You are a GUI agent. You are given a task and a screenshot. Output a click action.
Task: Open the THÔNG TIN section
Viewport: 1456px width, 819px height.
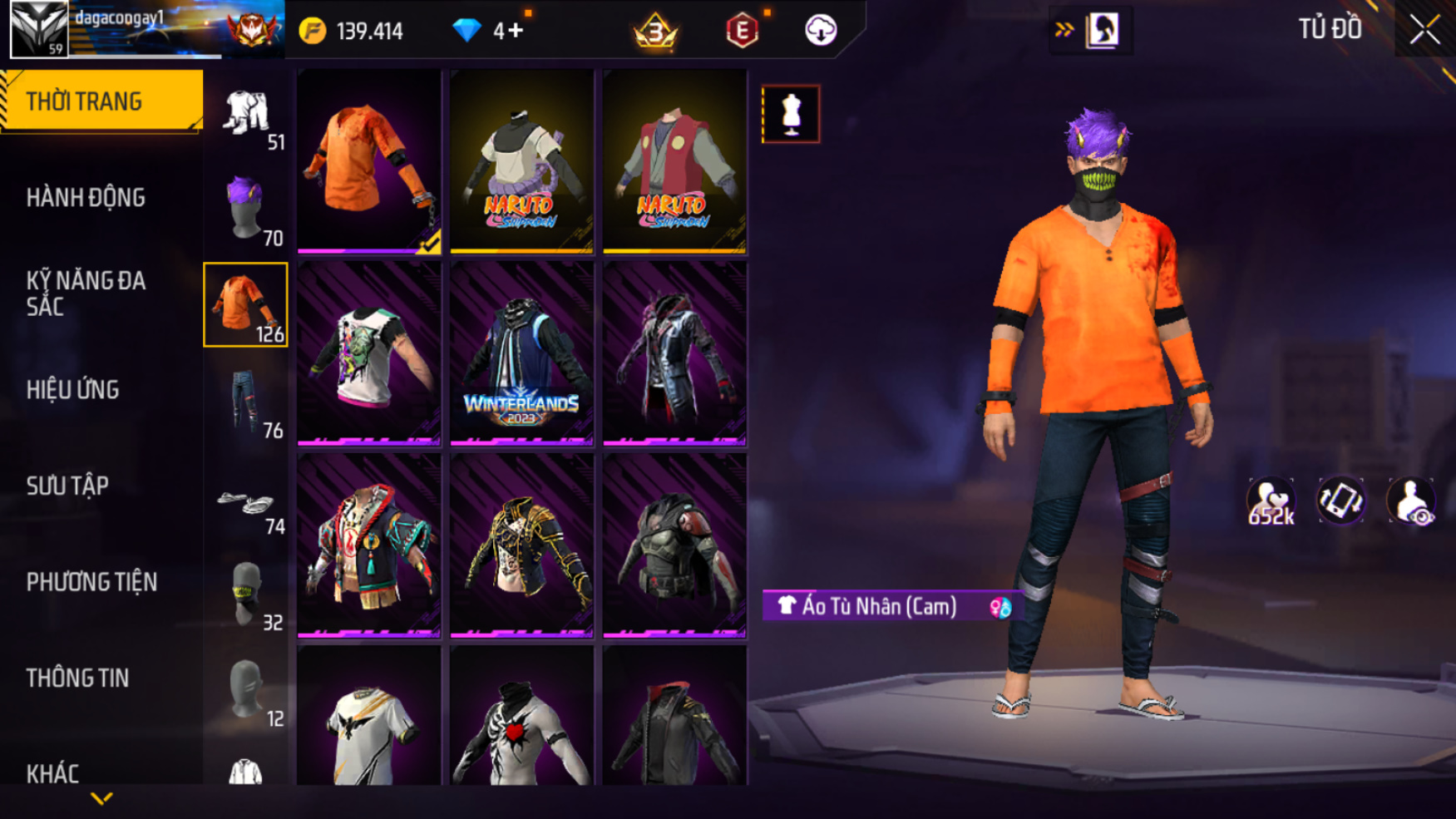pos(77,678)
